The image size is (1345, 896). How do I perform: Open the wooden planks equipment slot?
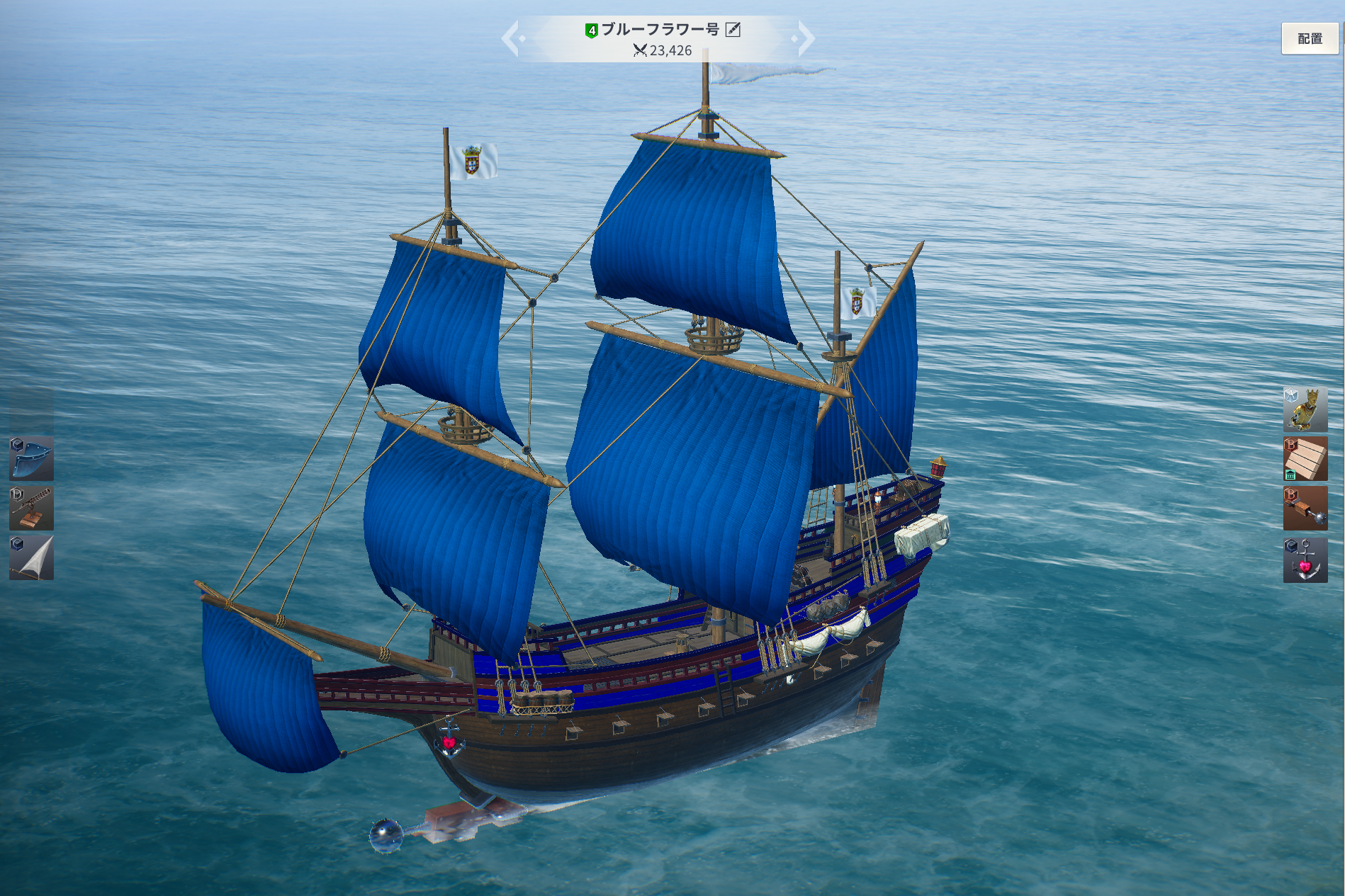[x=1305, y=458]
